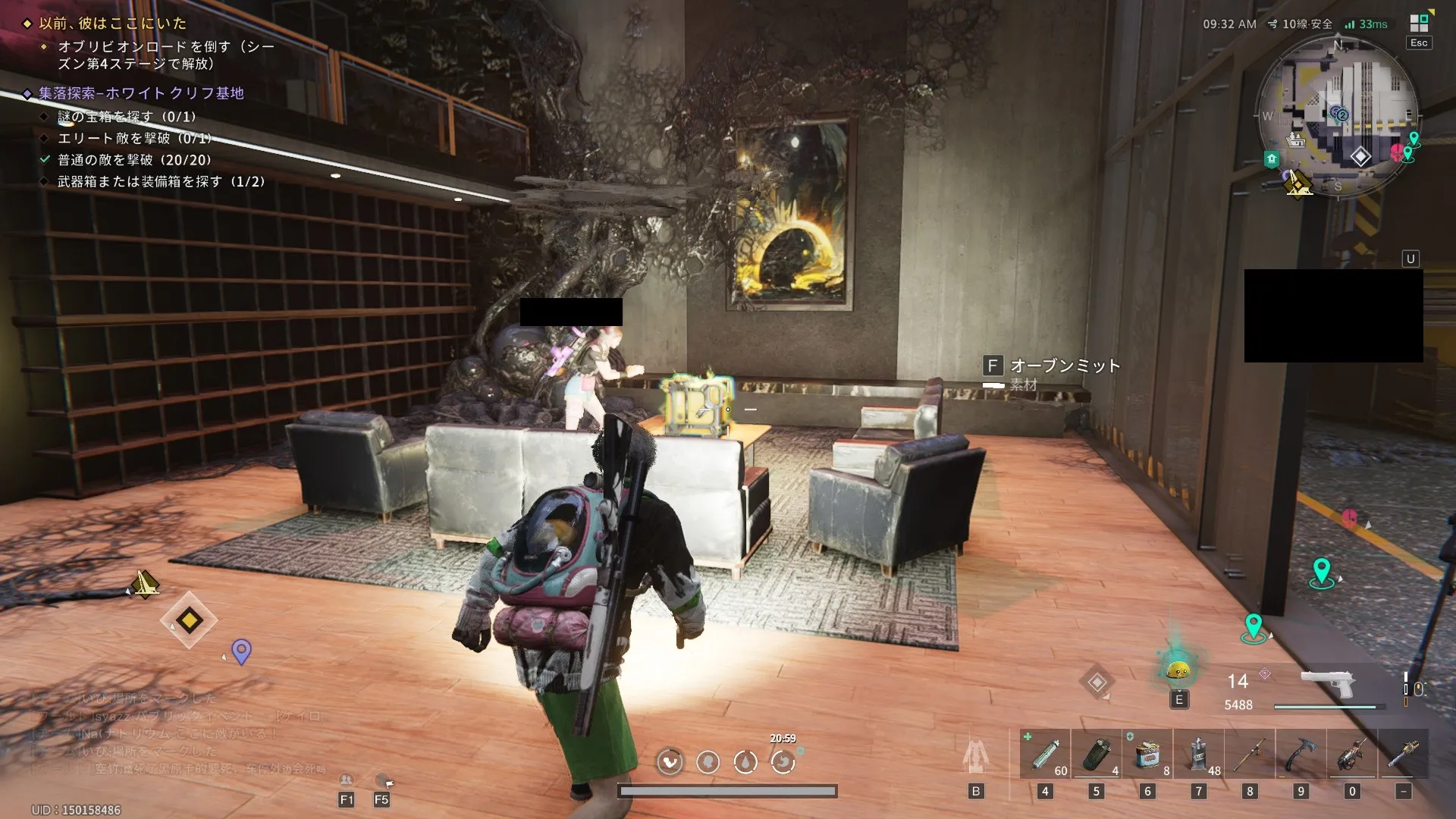Open the White Cliff base exploration quest tracker
This screenshot has height=819, width=1456.
[x=141, y=93]
